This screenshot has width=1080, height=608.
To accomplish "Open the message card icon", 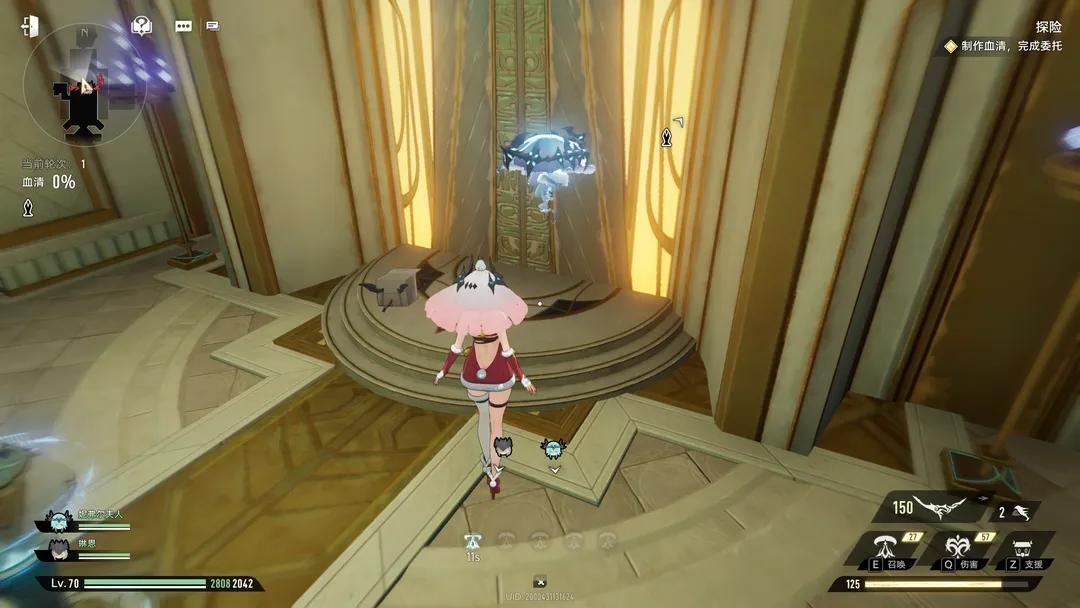I will (x=212, y=27).
